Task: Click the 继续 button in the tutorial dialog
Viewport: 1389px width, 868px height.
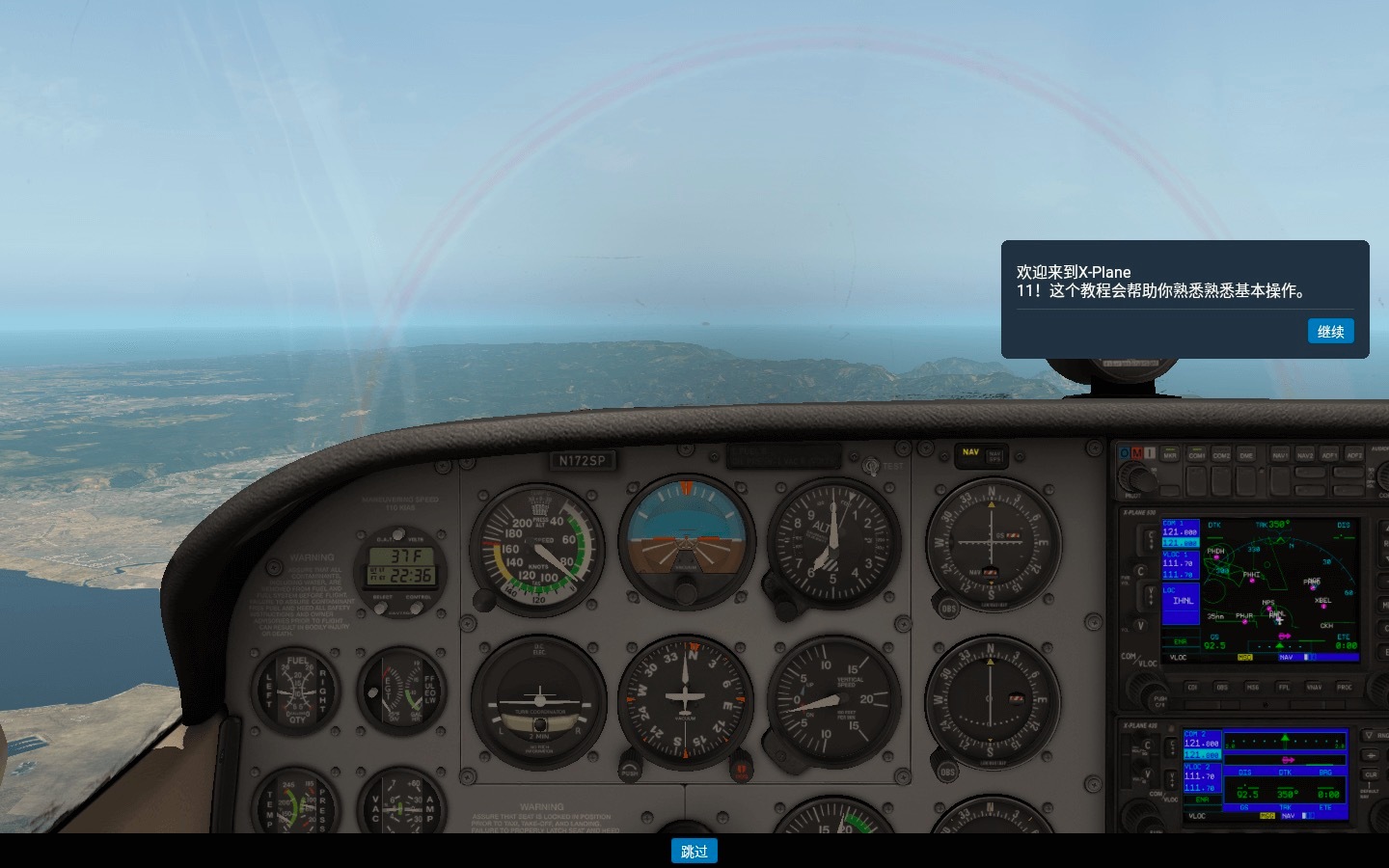Action: click(1330, 331)
